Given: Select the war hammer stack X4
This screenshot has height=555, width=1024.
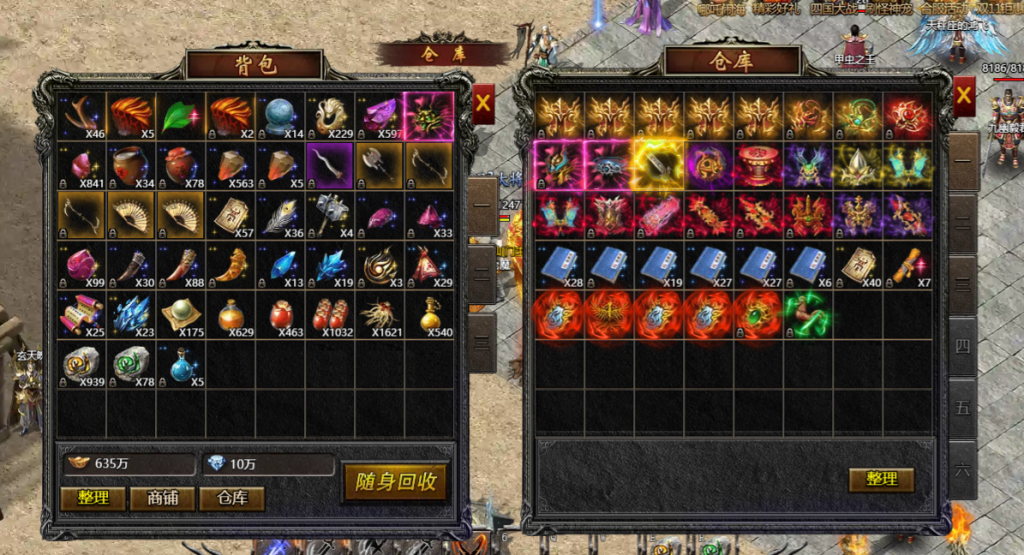Looking at the screenshot, I should pyautogui.click(x=330, y=216).
